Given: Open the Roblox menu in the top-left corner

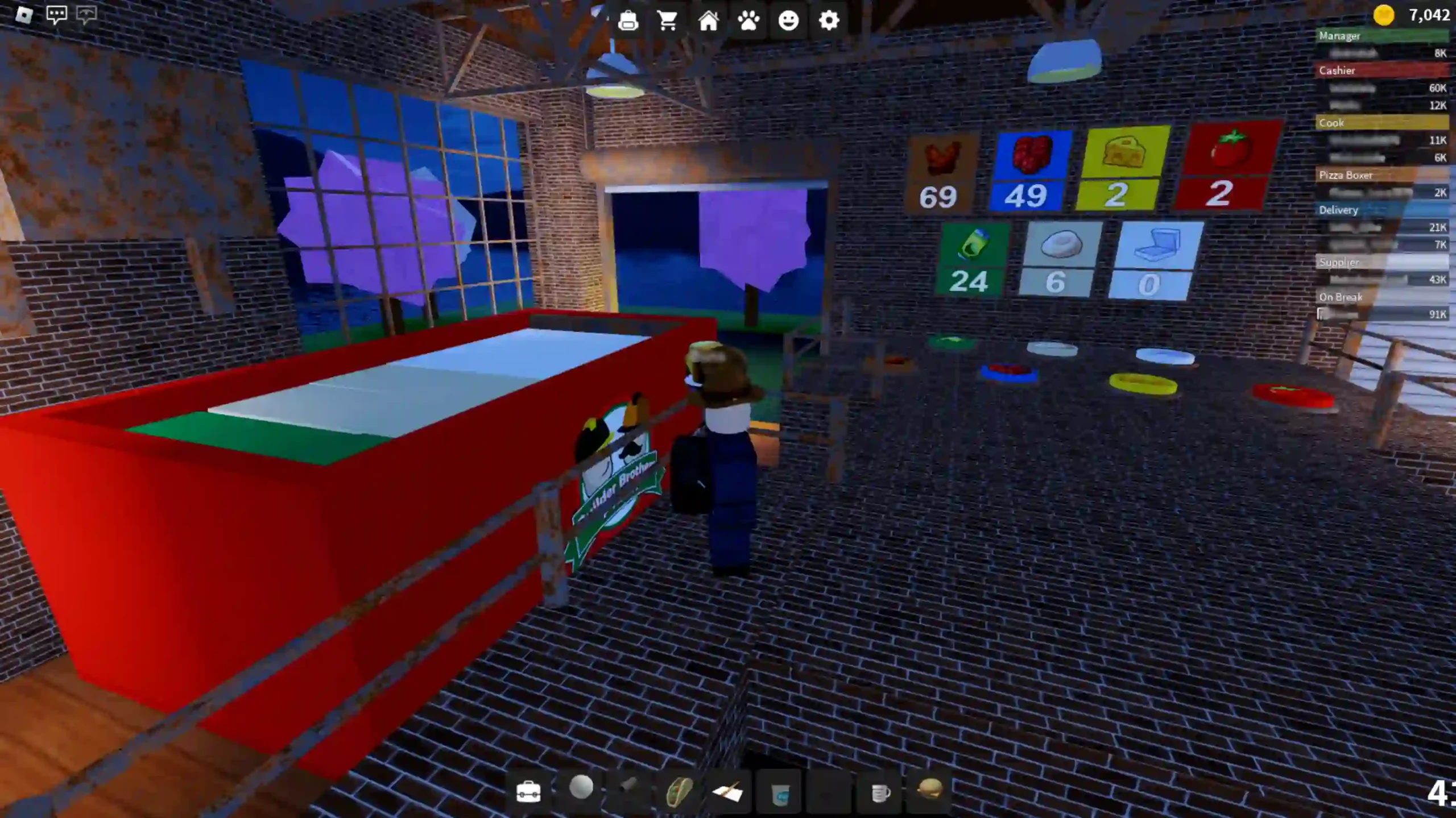Looking at the screenshot, I should tap(24, 15).
